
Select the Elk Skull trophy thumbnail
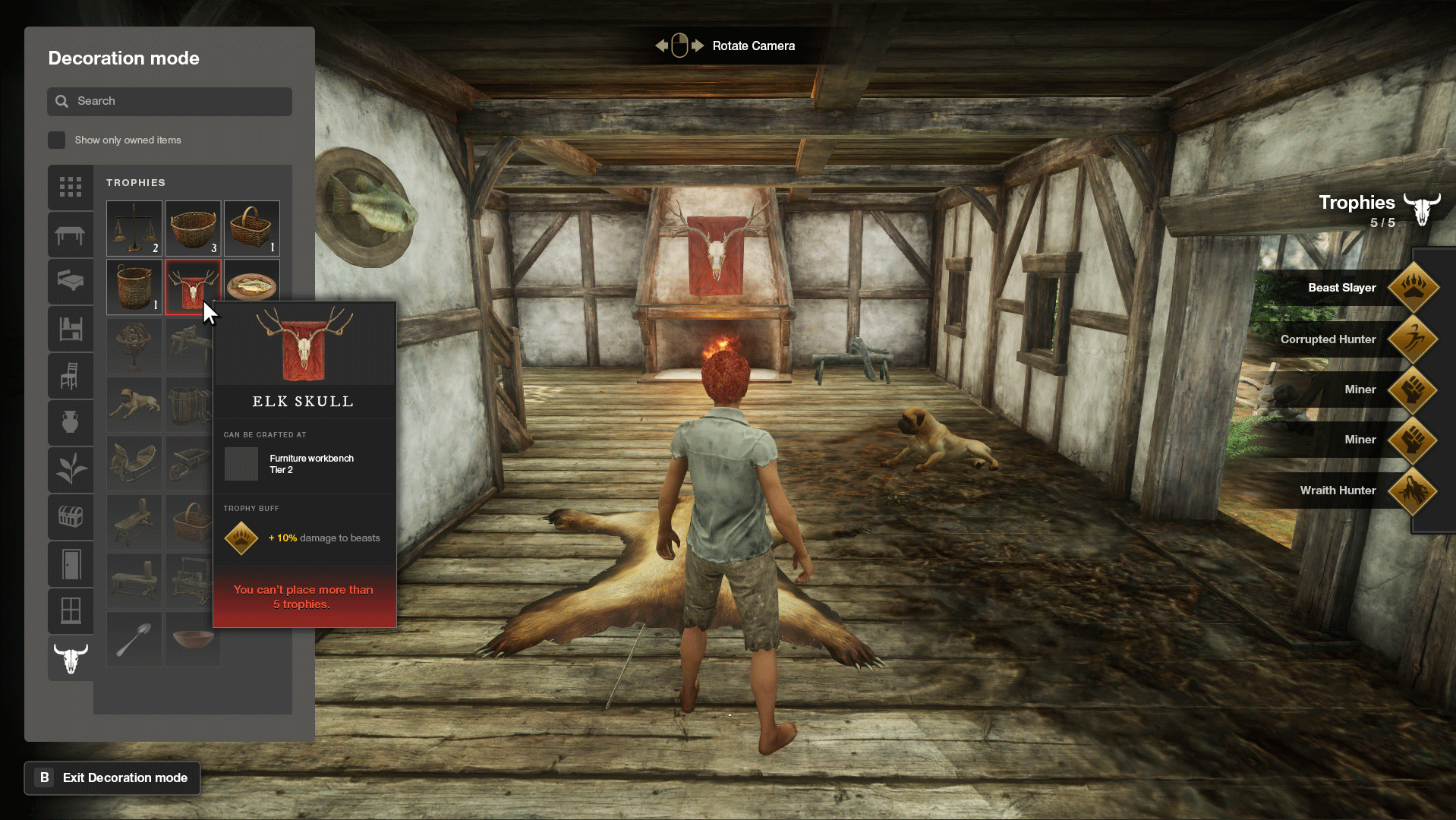click(x=193, y=286)
